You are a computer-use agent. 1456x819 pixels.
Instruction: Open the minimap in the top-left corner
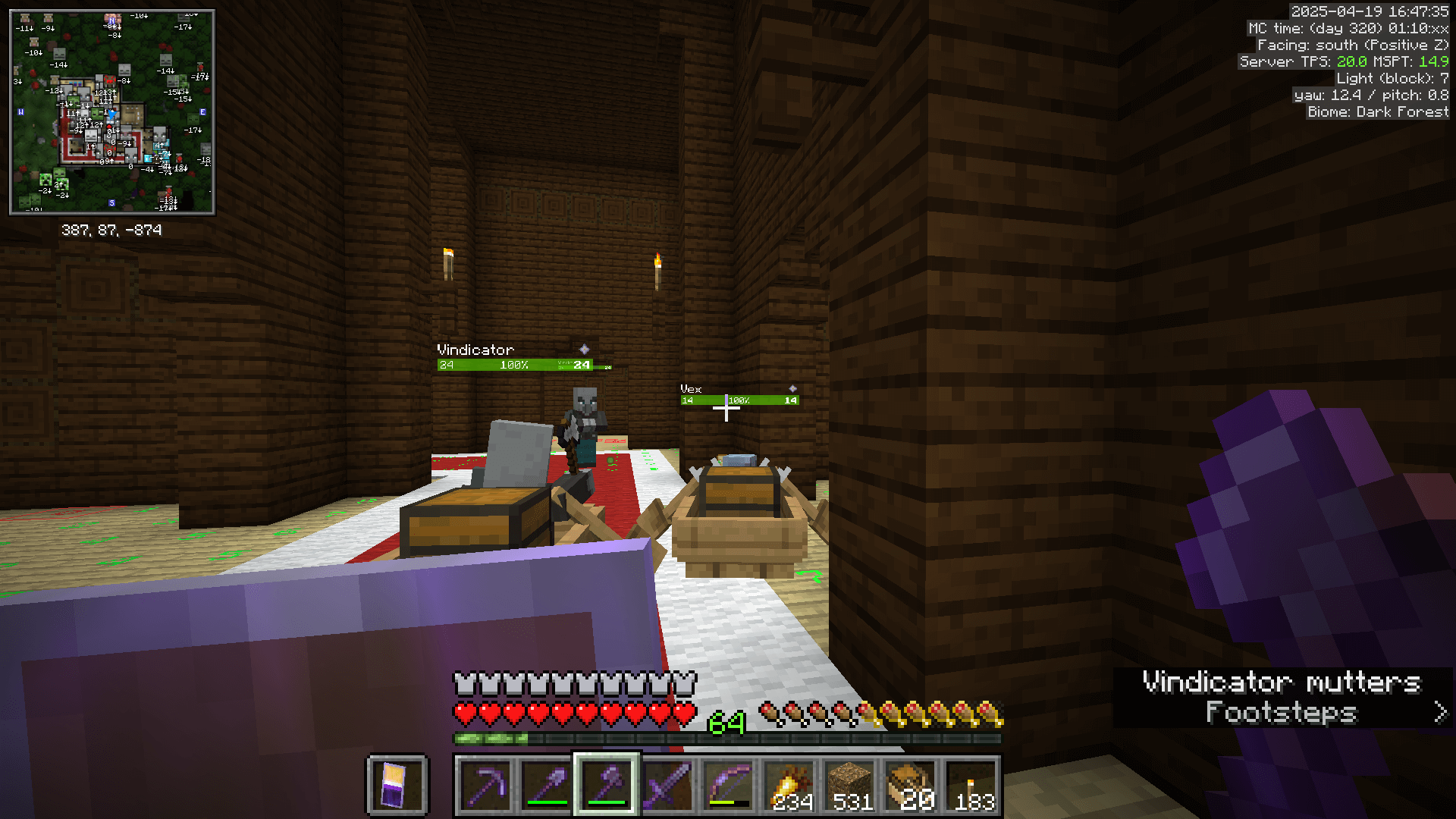click(x=111, y=110)
